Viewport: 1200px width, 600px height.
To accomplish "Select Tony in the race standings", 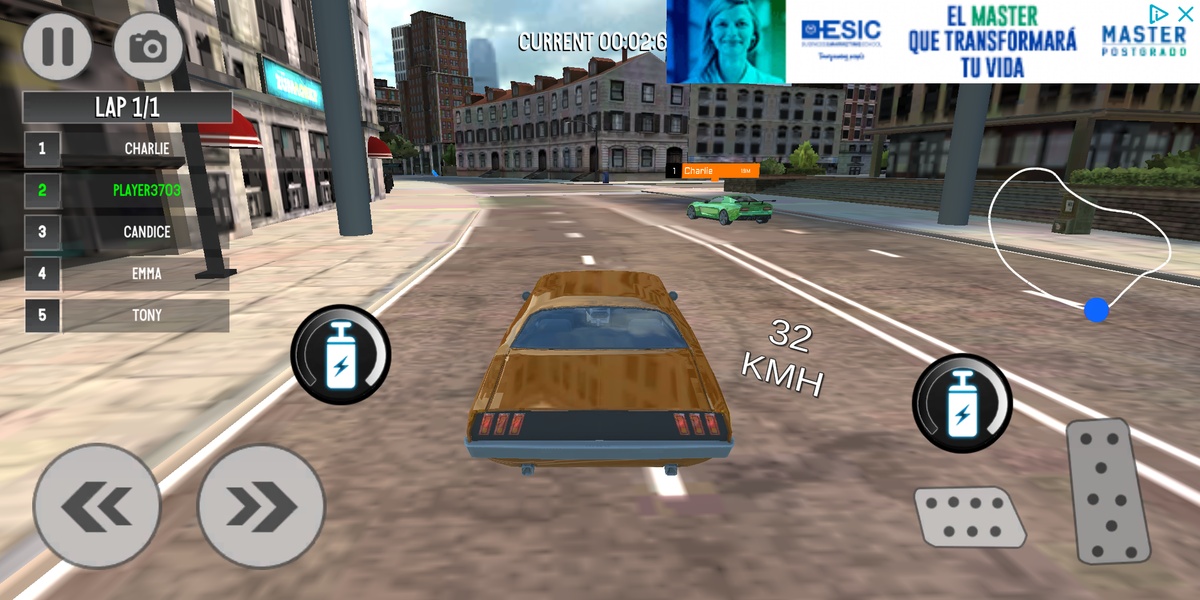I will (x=146, y=315).
